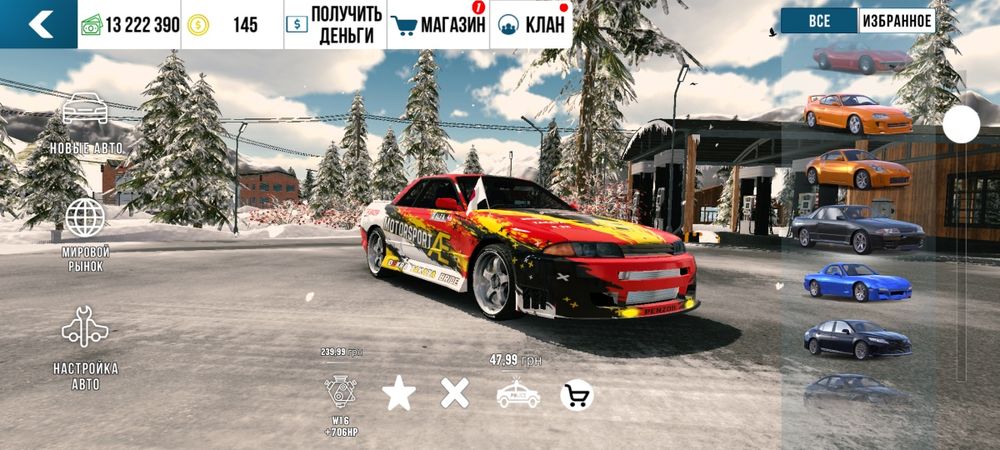Pick the blue sports car thumbnail
1000x450 pixels.
857,282
